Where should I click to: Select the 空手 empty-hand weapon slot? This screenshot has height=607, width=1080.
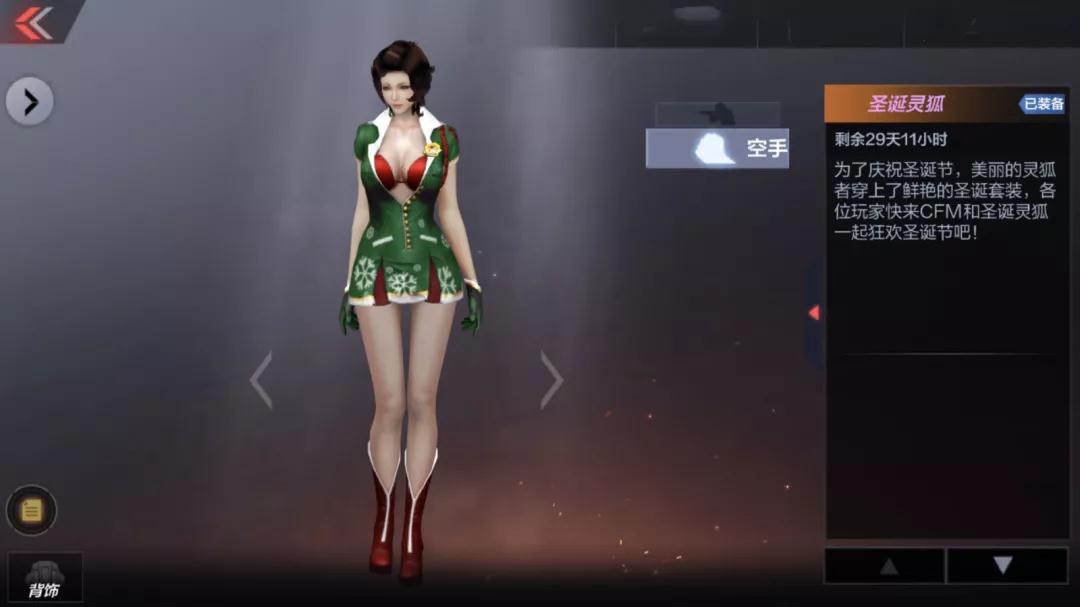(717, 149)
